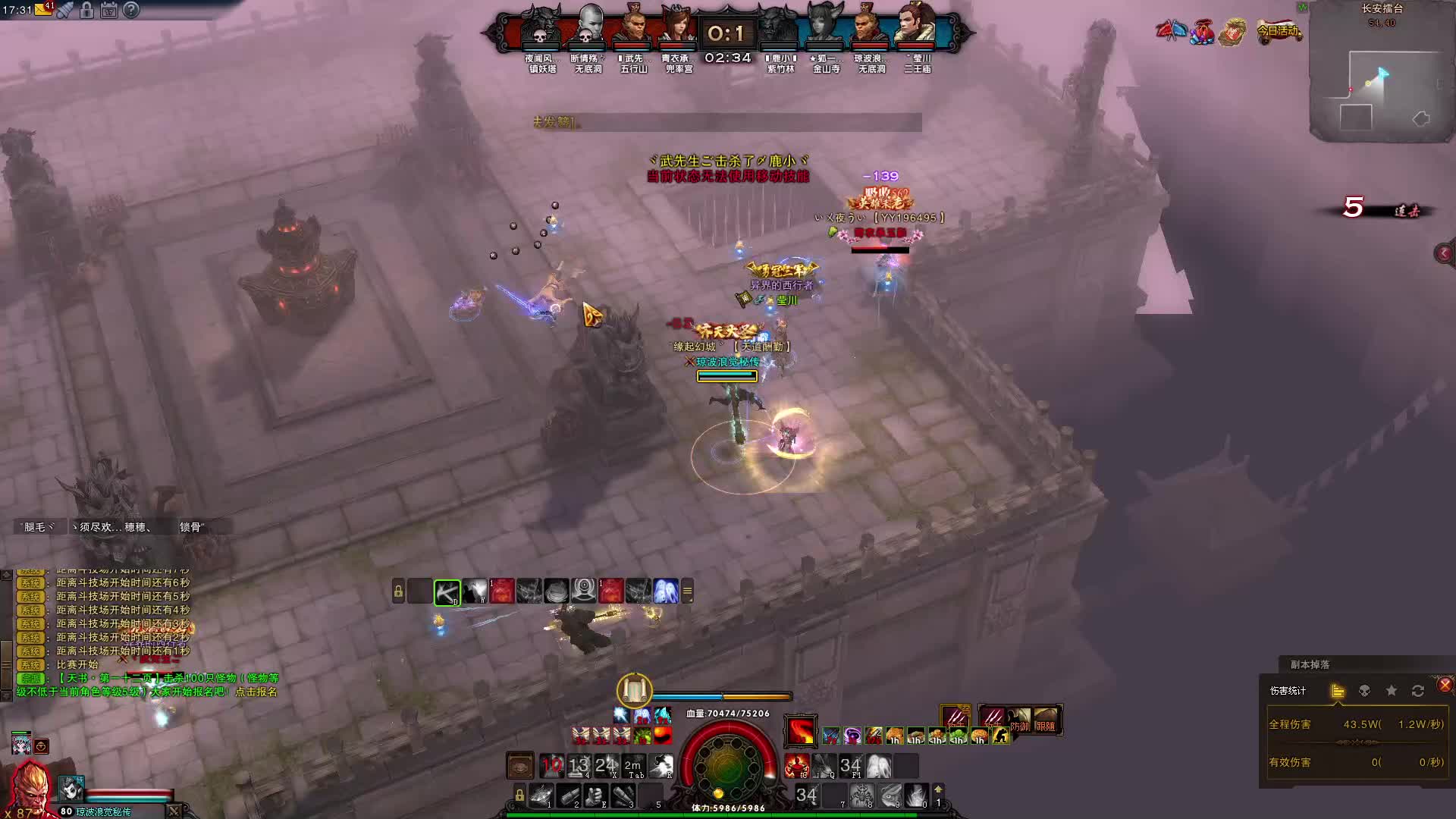Open the help question mark icon
Image resolution: width=1456 pixels, height=819 pixels.
pos(131,10)
